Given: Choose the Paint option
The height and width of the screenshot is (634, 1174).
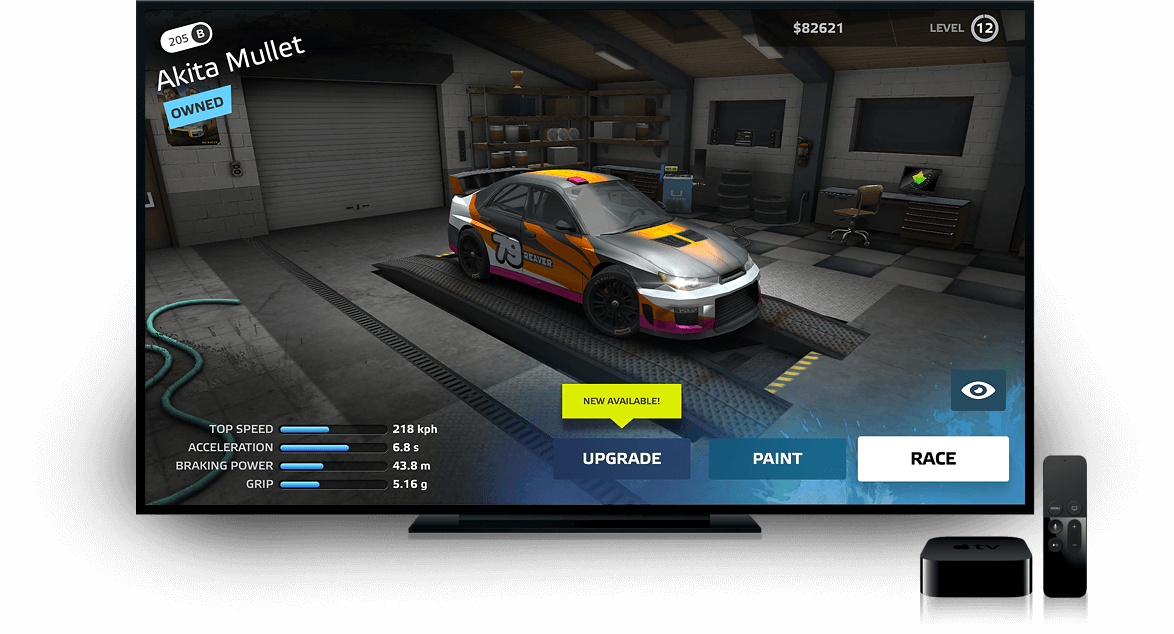Looking at the screenshot, I should coord(777,459).
